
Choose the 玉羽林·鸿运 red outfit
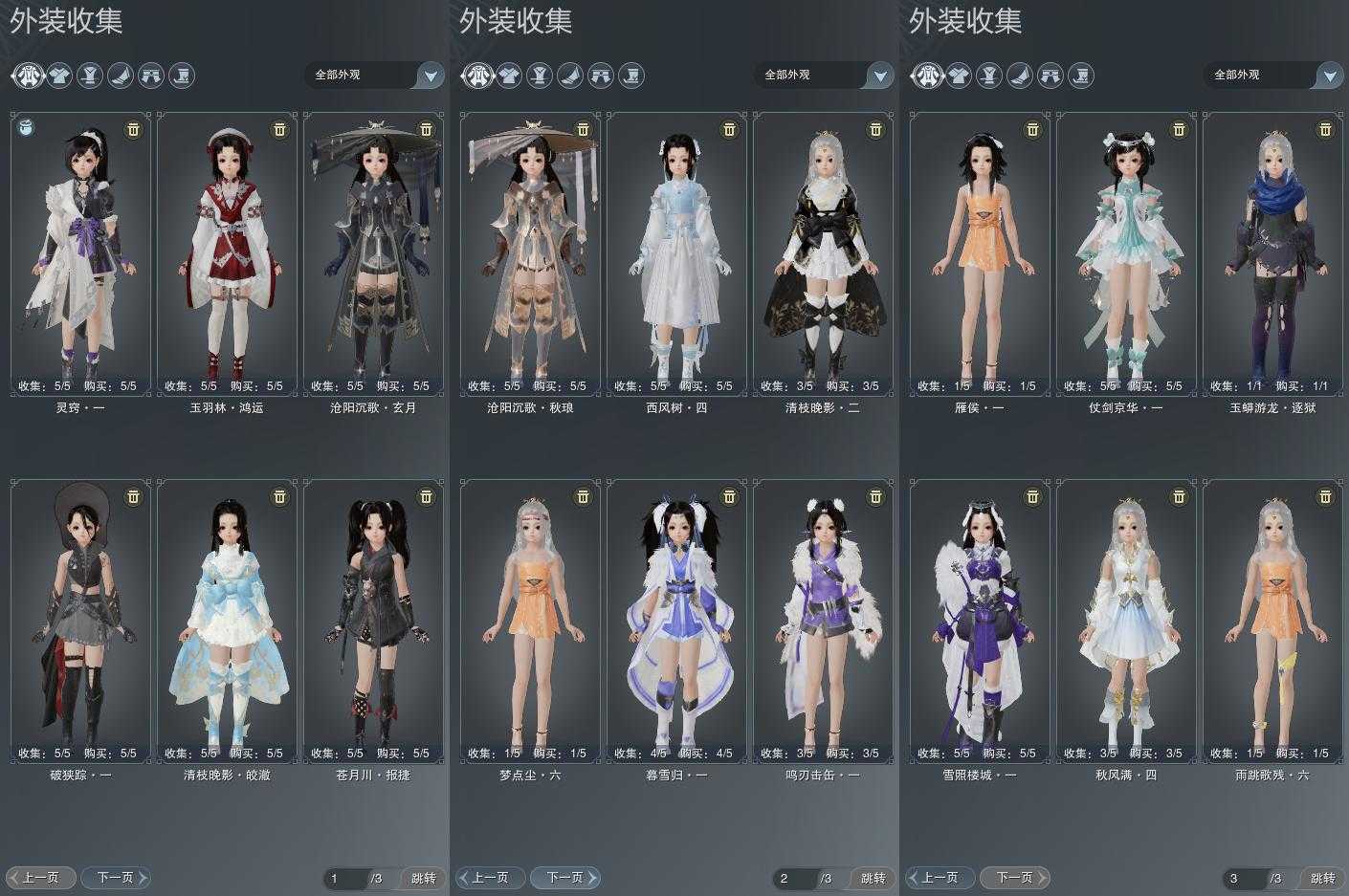[x=227, y=253]
